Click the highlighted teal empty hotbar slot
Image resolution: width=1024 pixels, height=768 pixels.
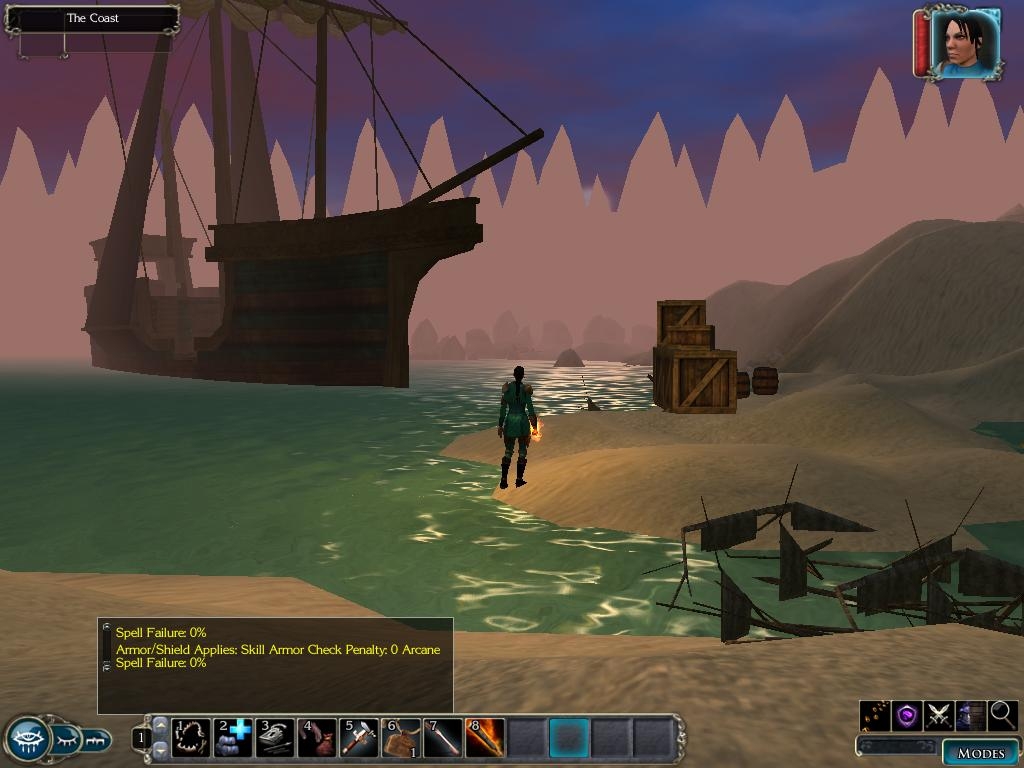pyautogui.click(x=569, y=738)
